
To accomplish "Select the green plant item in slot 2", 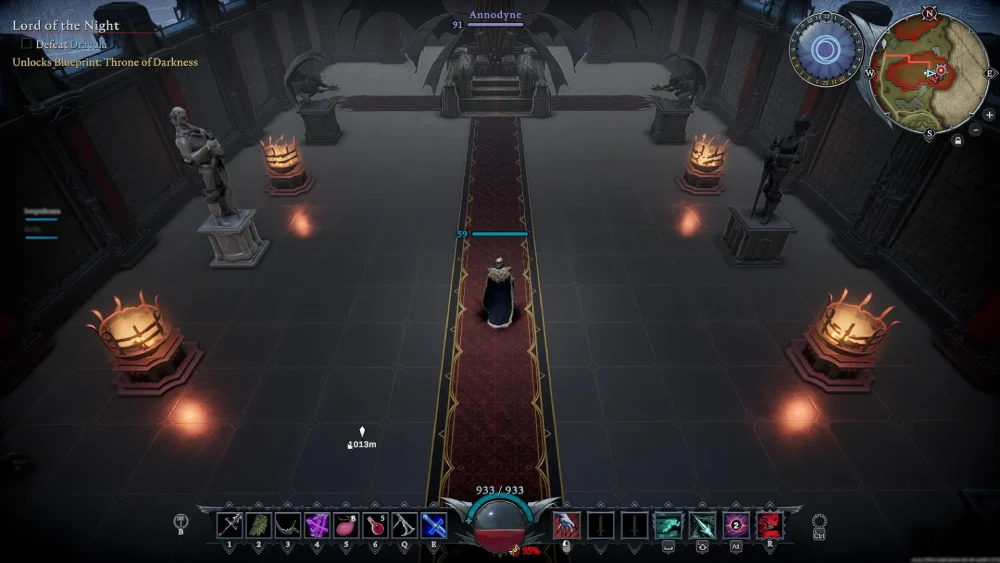I will click(x=260, y=524).
